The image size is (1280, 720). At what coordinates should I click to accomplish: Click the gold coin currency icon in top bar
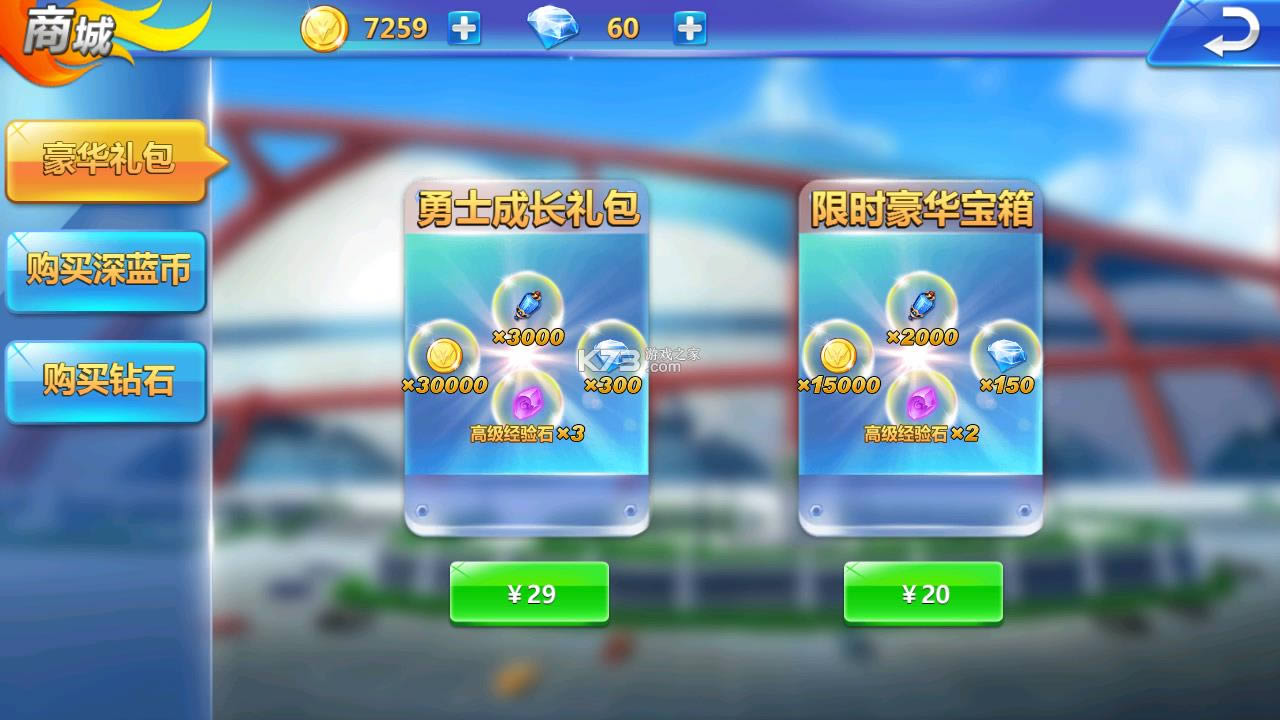pyautogui.click(x=322, y=28)
